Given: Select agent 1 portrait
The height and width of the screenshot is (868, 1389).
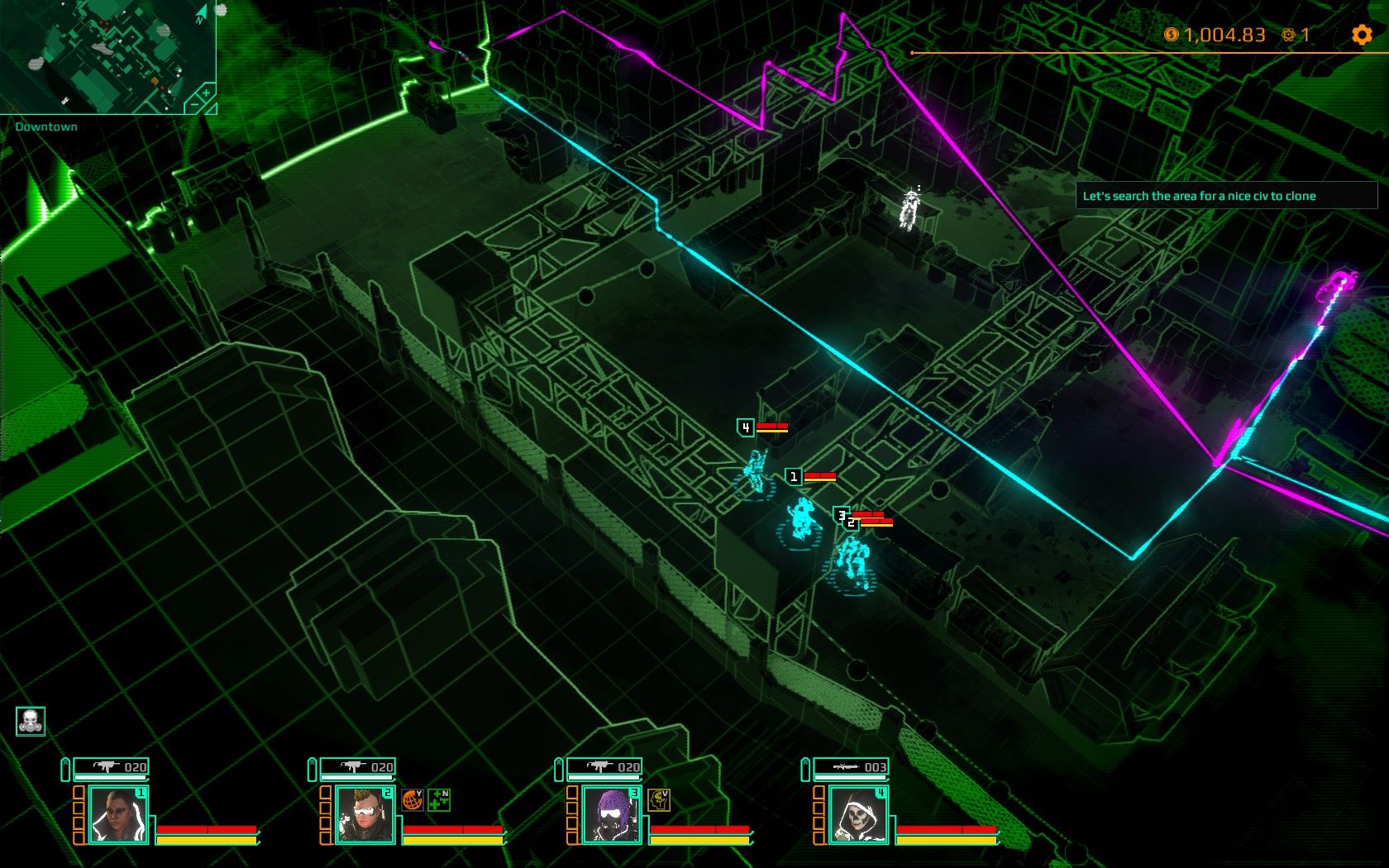Looking at the screenshot, I should tap(117, 814).
